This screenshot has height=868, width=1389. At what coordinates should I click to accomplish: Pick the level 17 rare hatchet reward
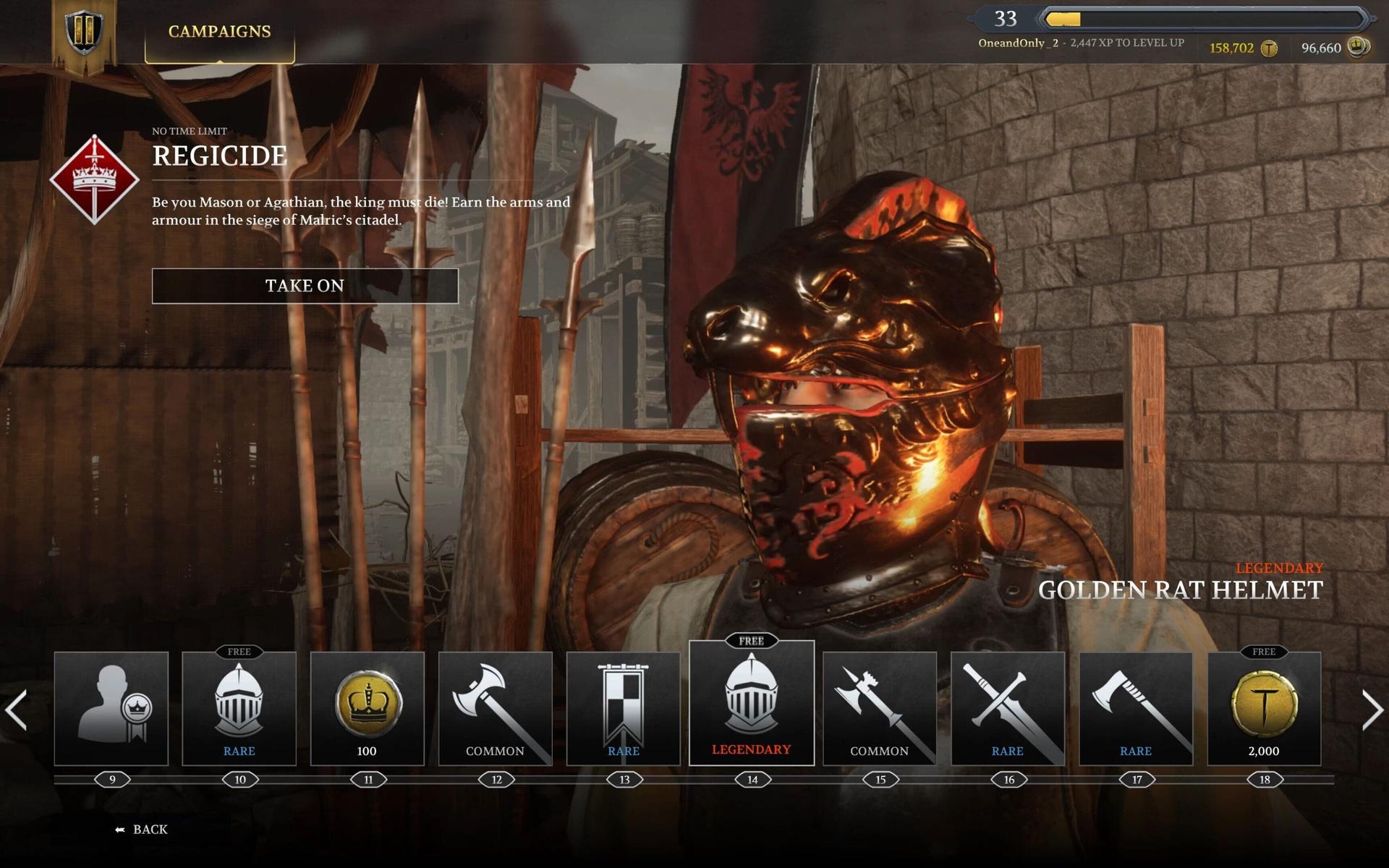pyautogui.click(x=1136, y=708)
